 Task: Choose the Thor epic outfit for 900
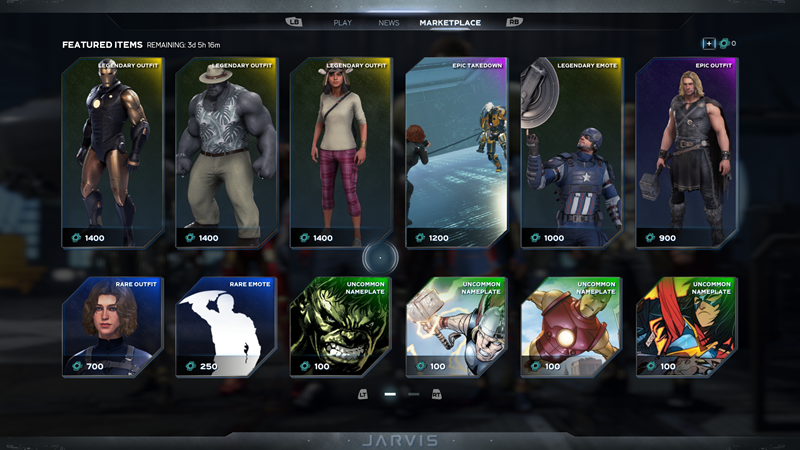[687, 152]
